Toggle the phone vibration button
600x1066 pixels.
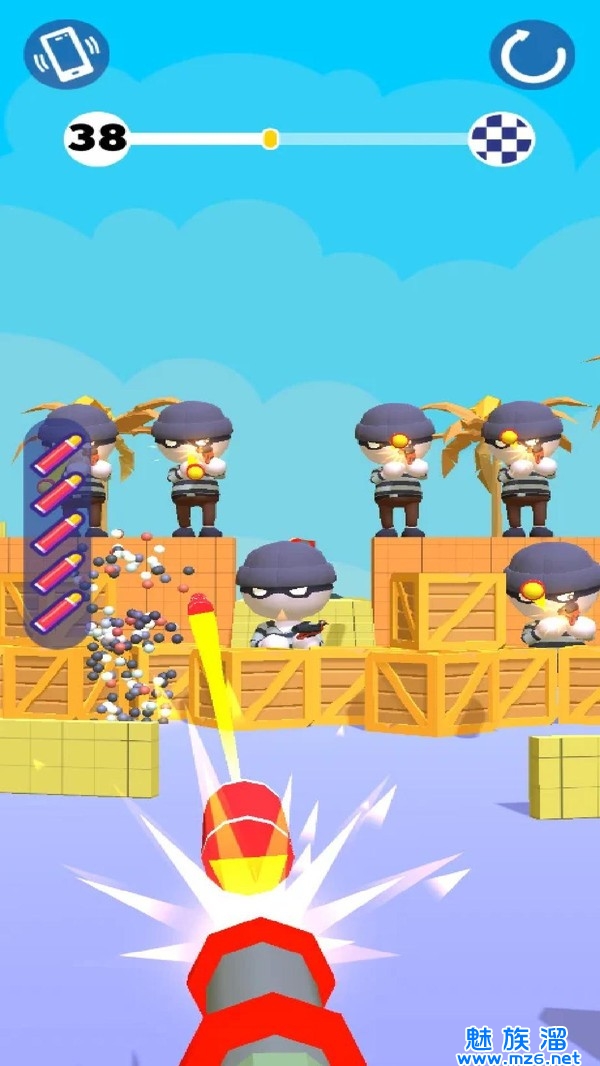tap(67, 54)
